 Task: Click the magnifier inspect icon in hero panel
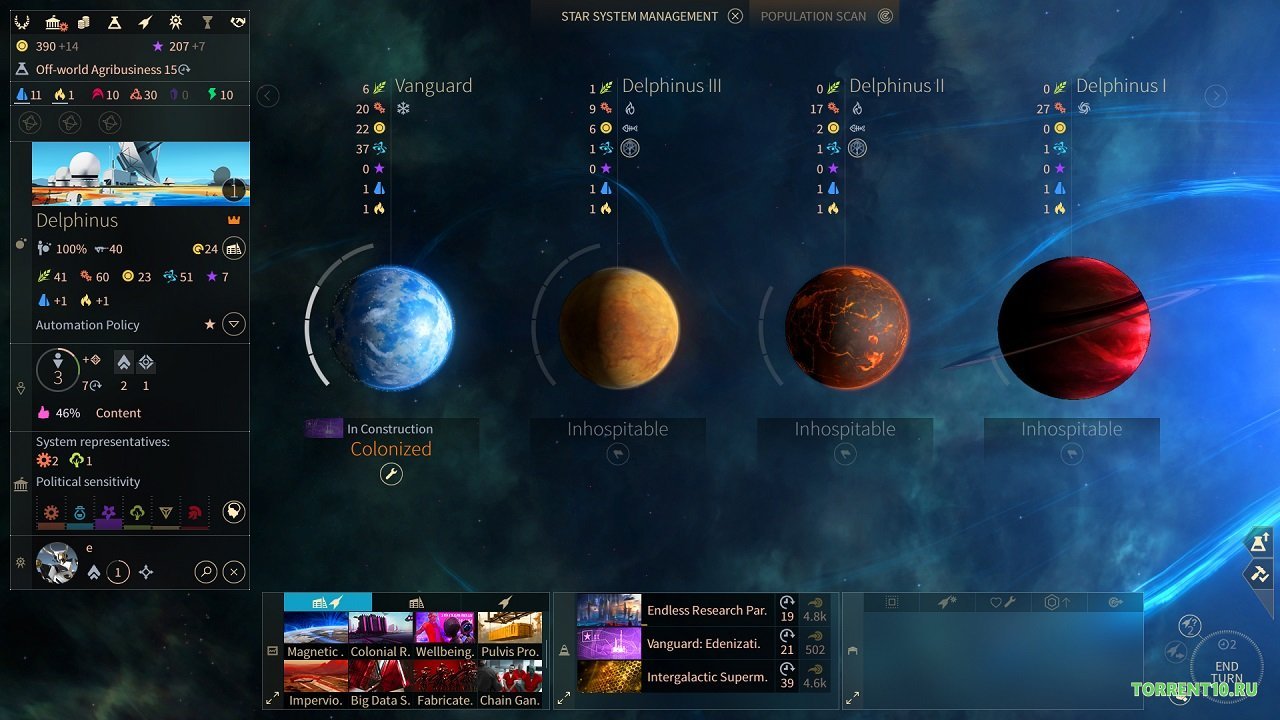coord(206,571)
